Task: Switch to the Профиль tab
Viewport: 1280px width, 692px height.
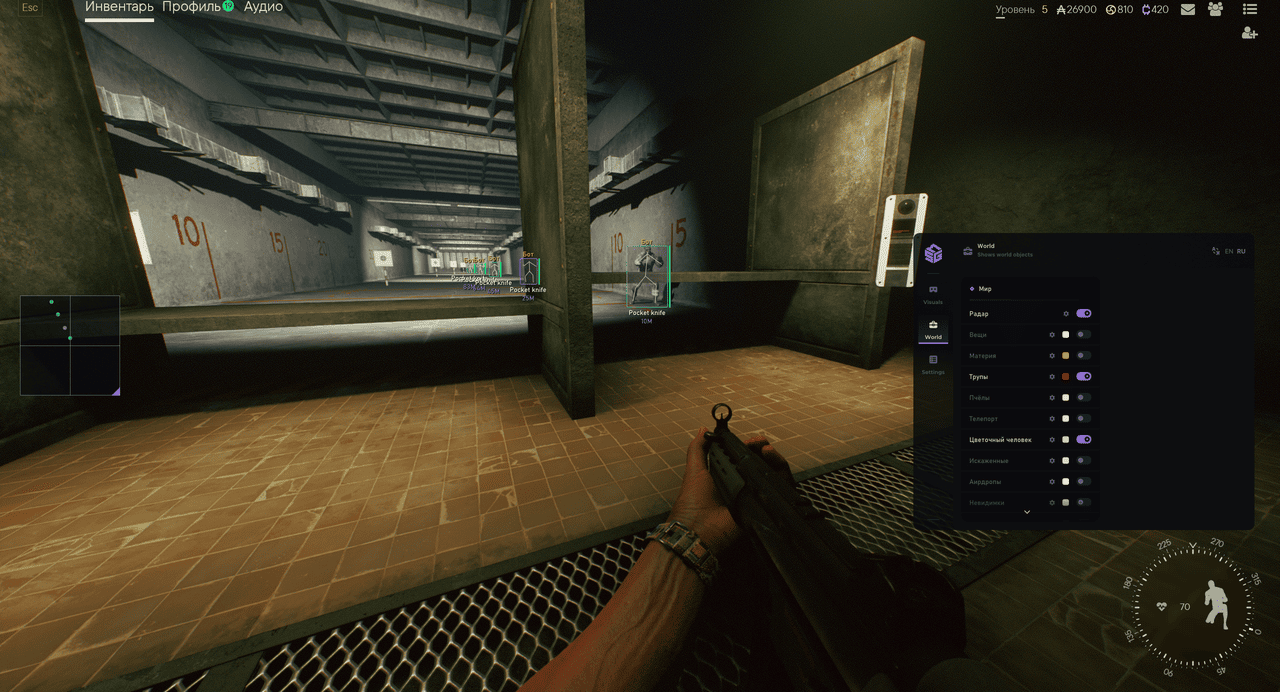Action: point(191,8)
